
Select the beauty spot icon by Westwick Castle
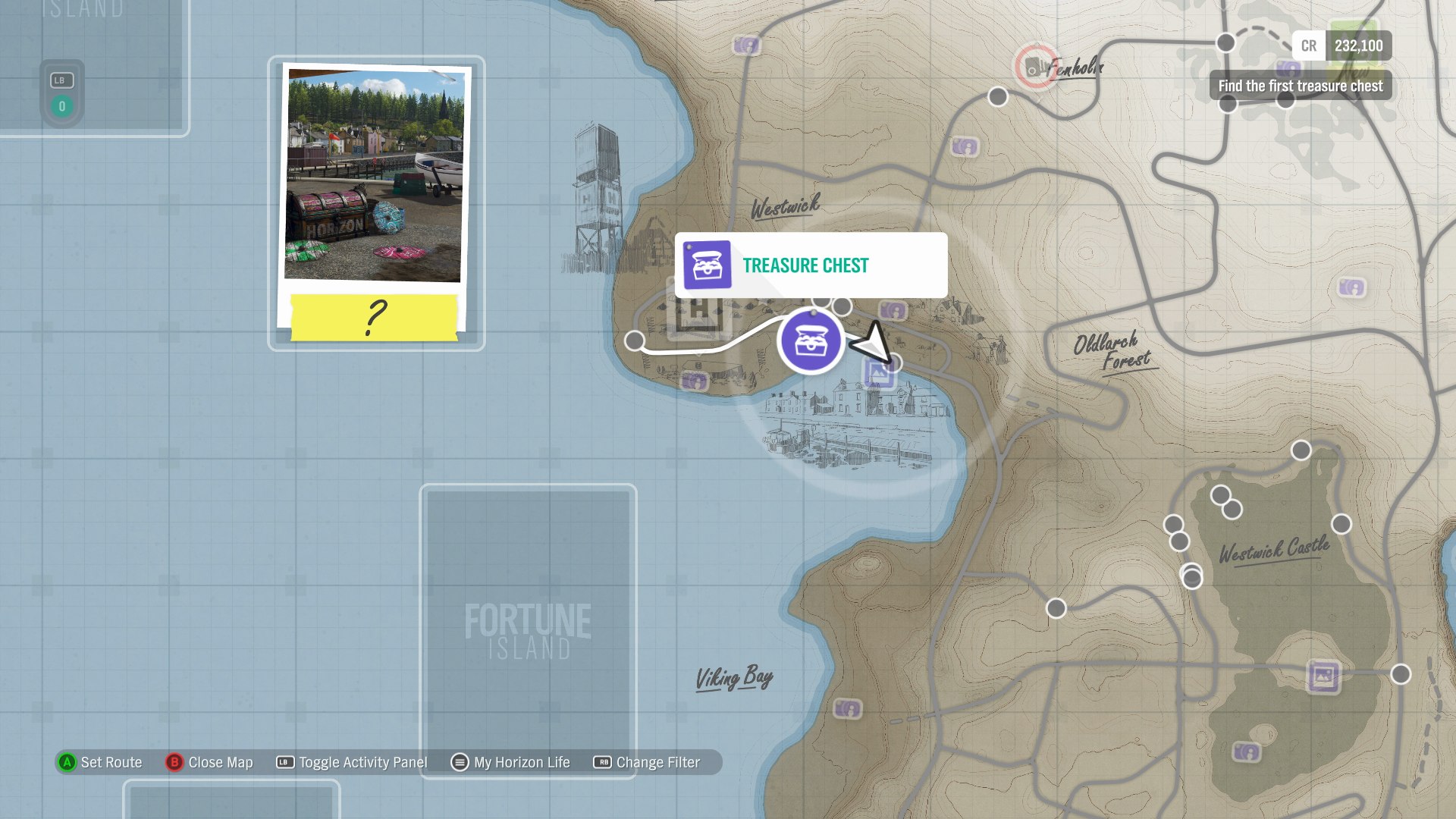pyautogui.click(x=1323, y=676)
